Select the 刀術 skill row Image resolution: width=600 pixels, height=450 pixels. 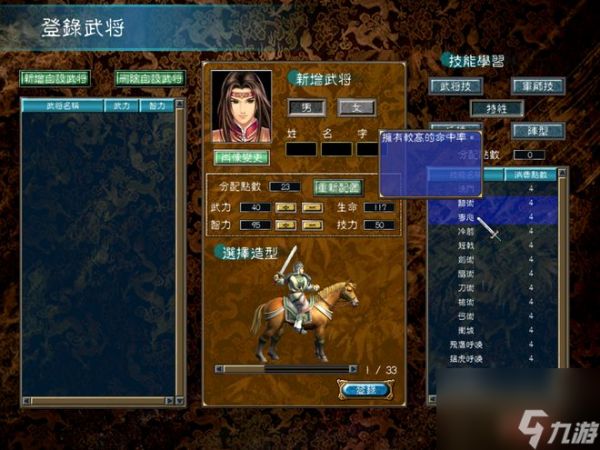[469, 286]
